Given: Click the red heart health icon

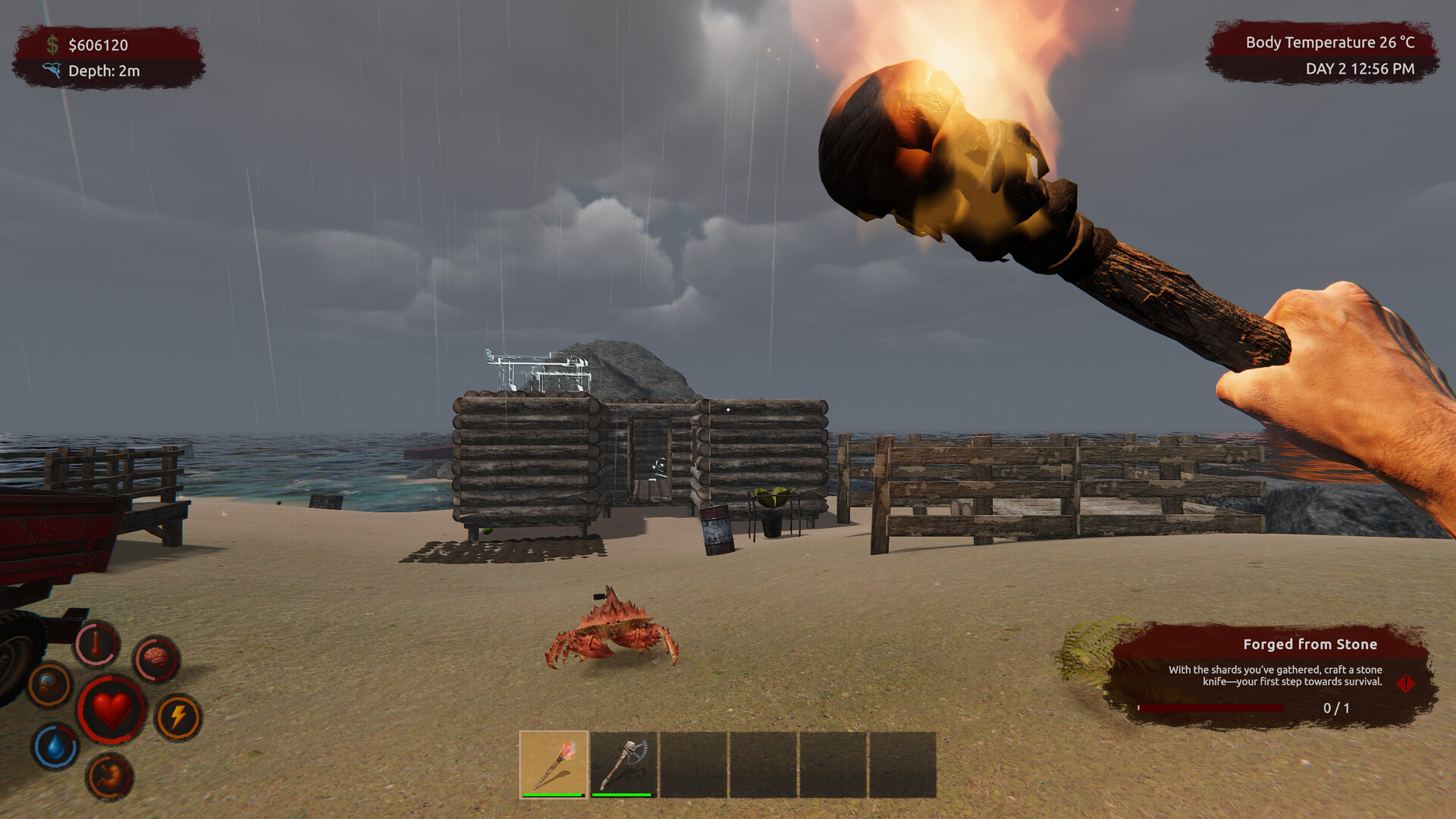Looking at the screenshot, I should tap(111, 710).
